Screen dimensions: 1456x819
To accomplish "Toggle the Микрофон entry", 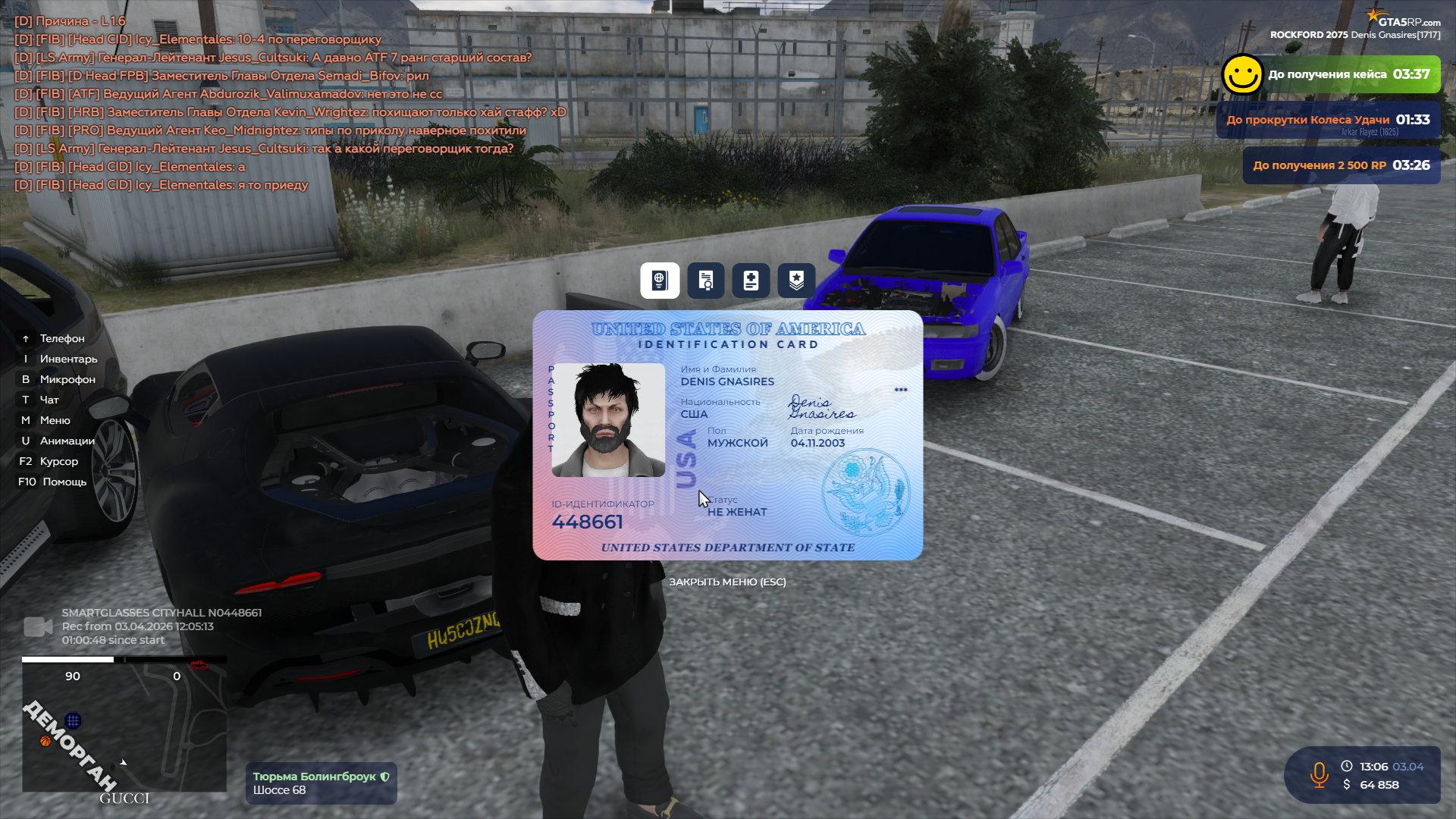I will [67, 379].
